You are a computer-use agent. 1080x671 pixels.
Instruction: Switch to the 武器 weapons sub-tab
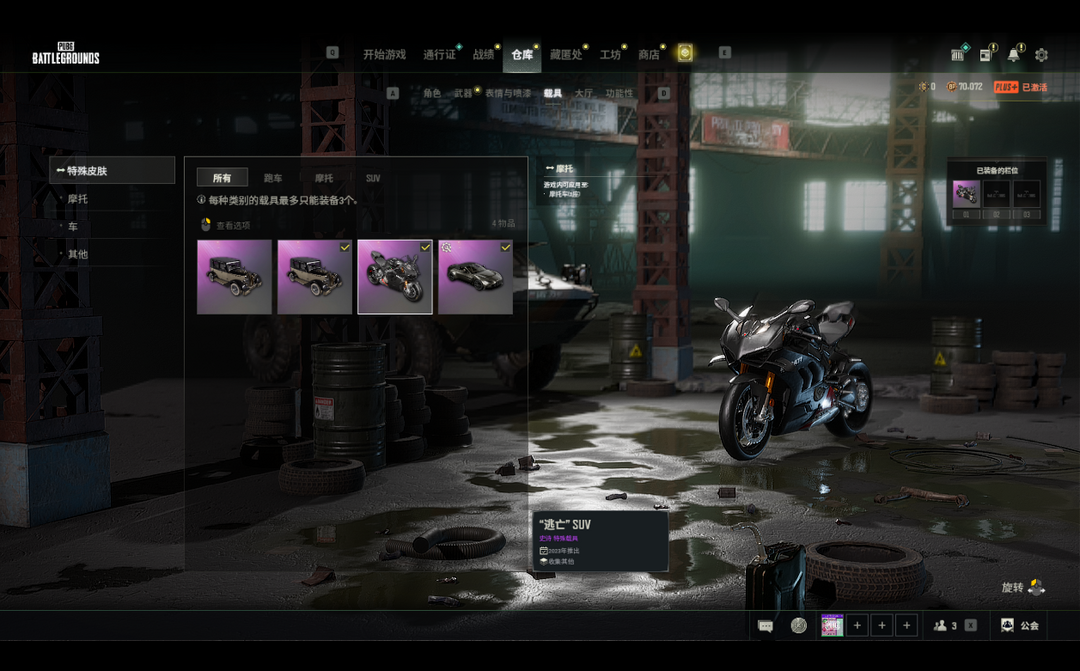[463, 93]
